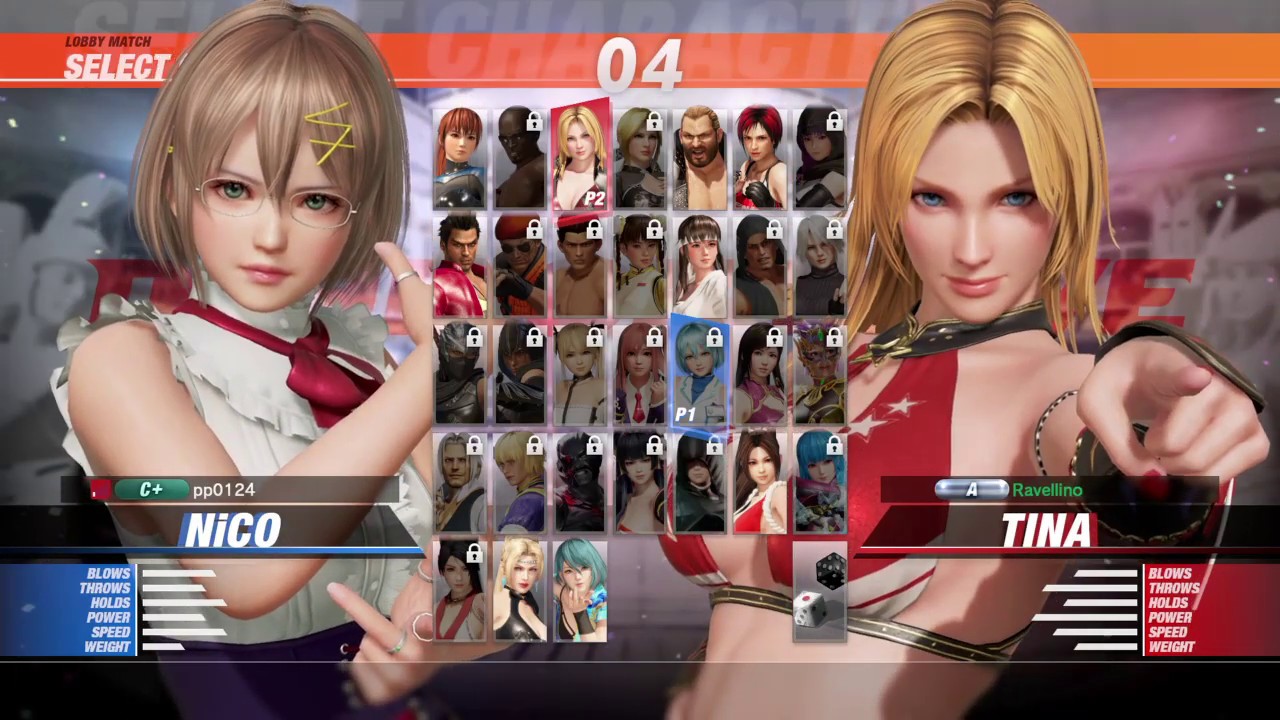Select Hitomi's white headband portrait
This screenshot has height=720, width=1280.
point(700,266)
